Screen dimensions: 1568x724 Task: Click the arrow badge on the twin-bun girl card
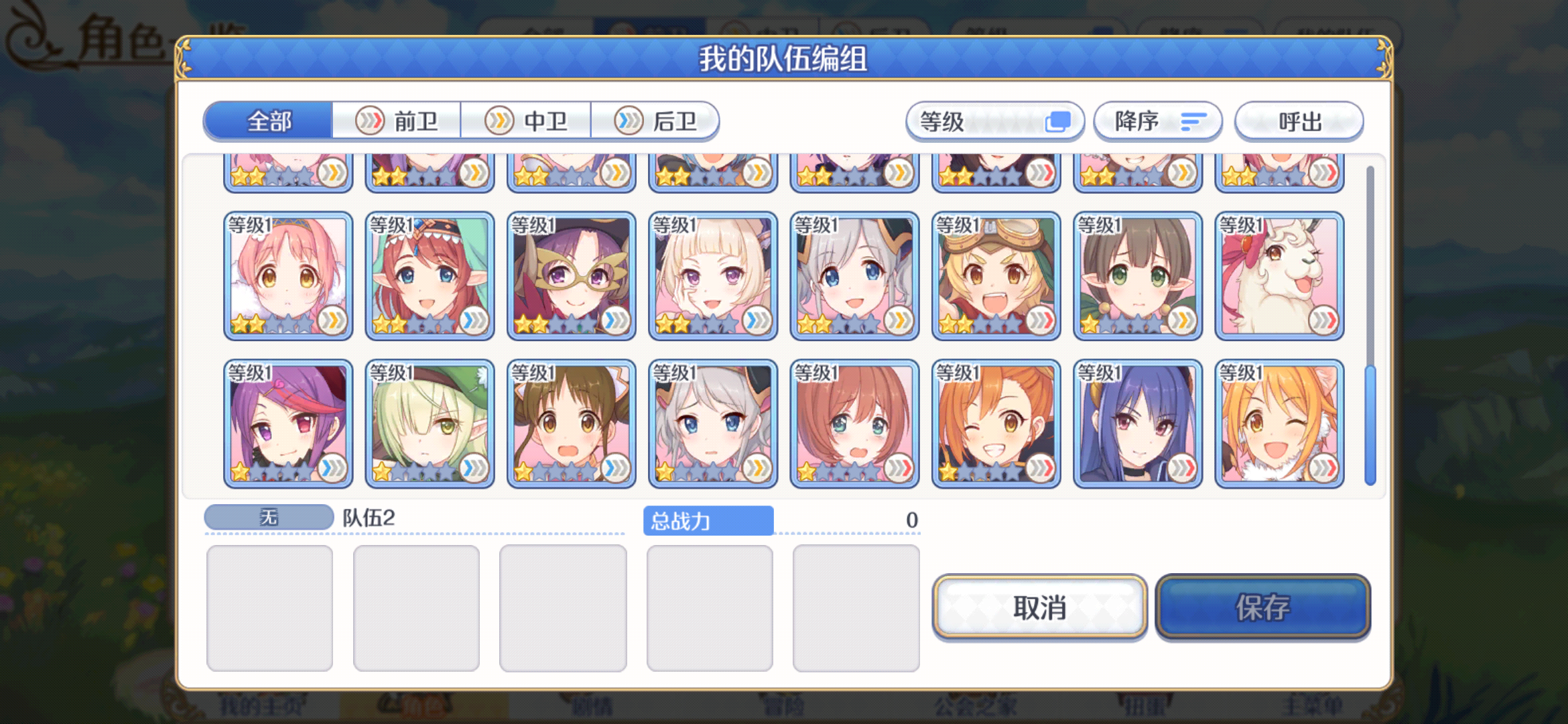pyautogui.click(x=615, y=469)
